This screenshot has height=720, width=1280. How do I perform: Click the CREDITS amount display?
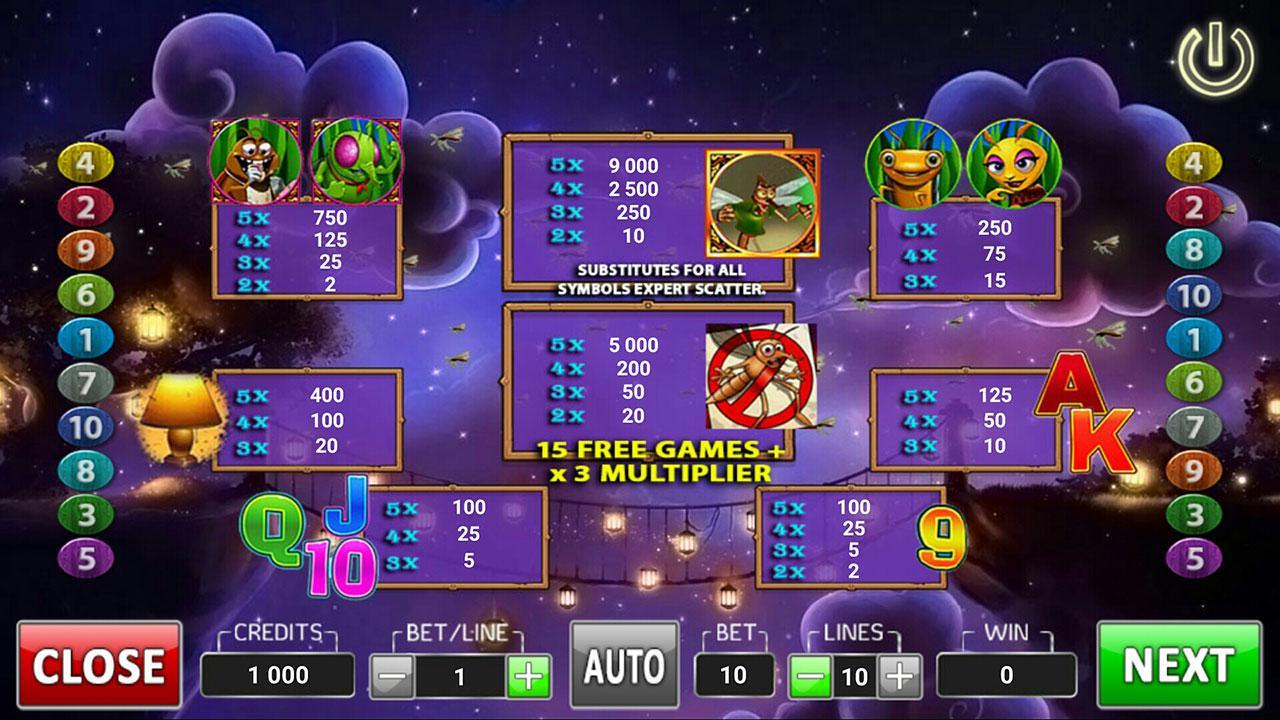tap(277, 672)
